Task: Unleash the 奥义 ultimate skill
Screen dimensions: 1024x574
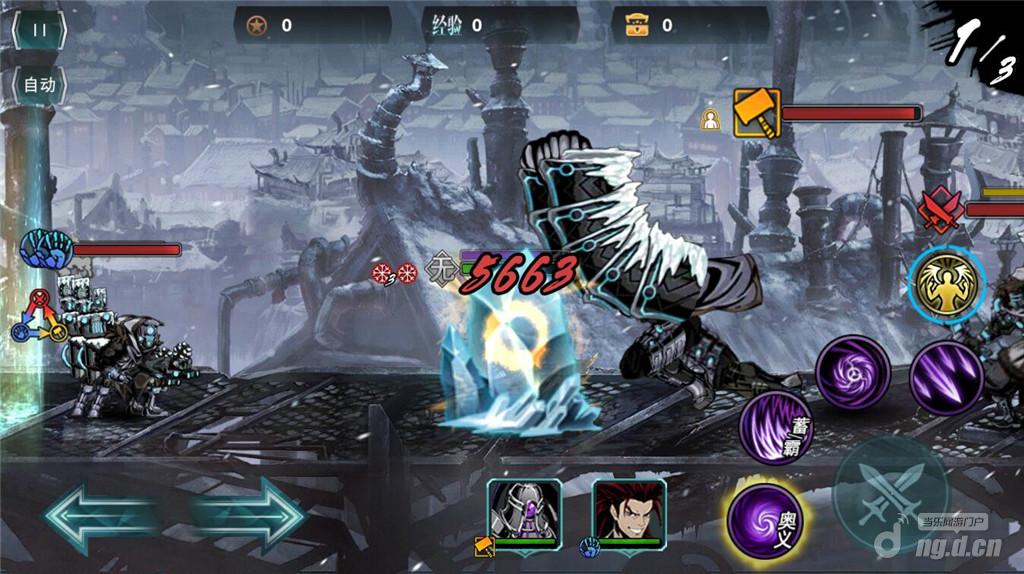Action: point(765,520)
